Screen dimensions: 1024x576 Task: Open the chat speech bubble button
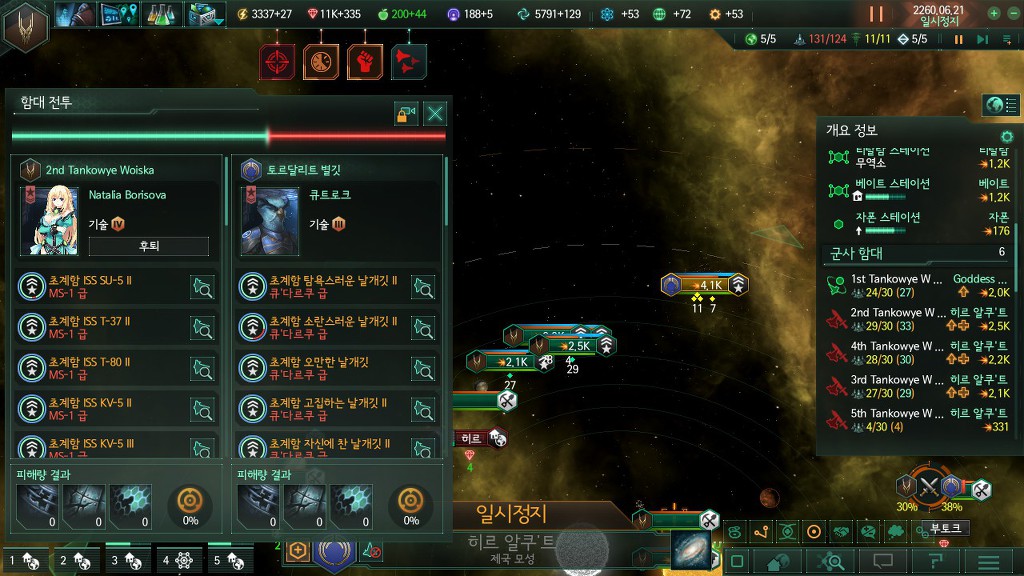(883, 561)
